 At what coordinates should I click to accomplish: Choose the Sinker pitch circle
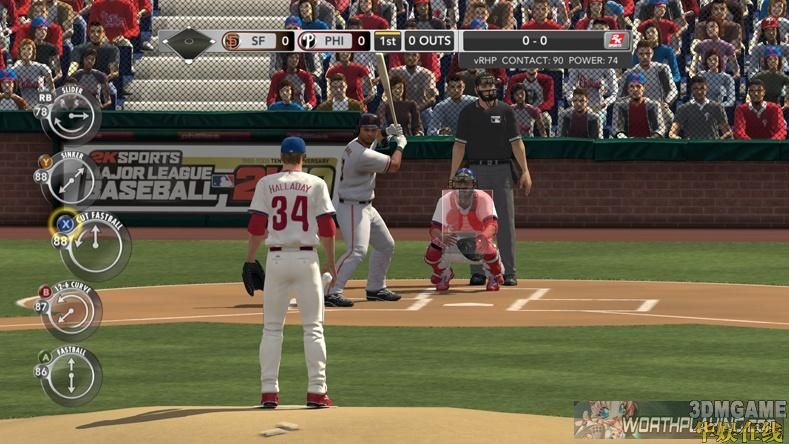(x=72, y=180)
